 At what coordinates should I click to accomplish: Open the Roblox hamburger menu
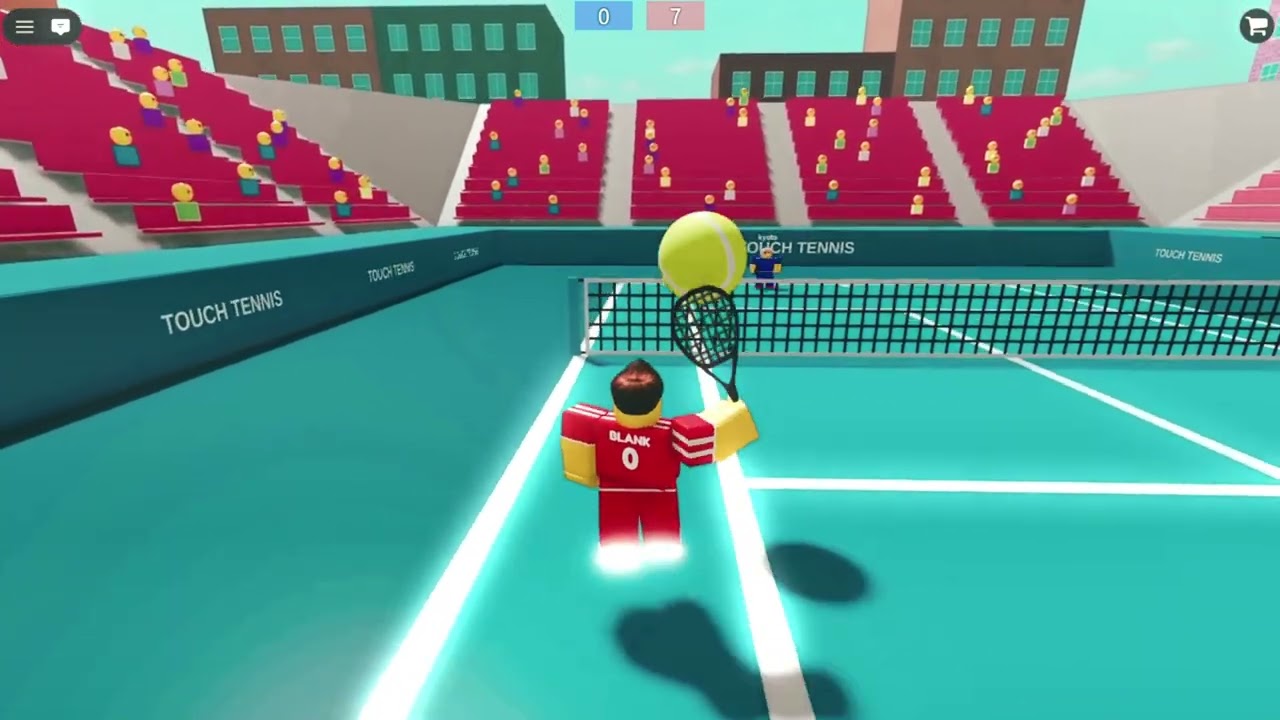(24, 27)
